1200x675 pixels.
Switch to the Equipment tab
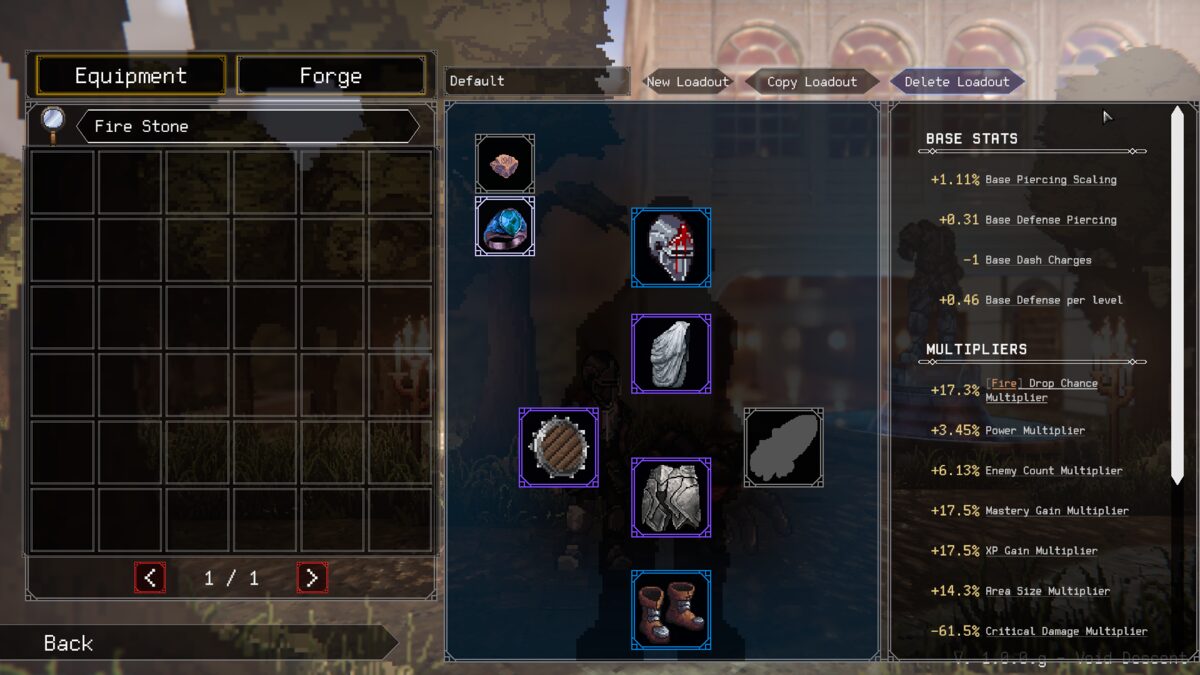(x=131, y=76)
